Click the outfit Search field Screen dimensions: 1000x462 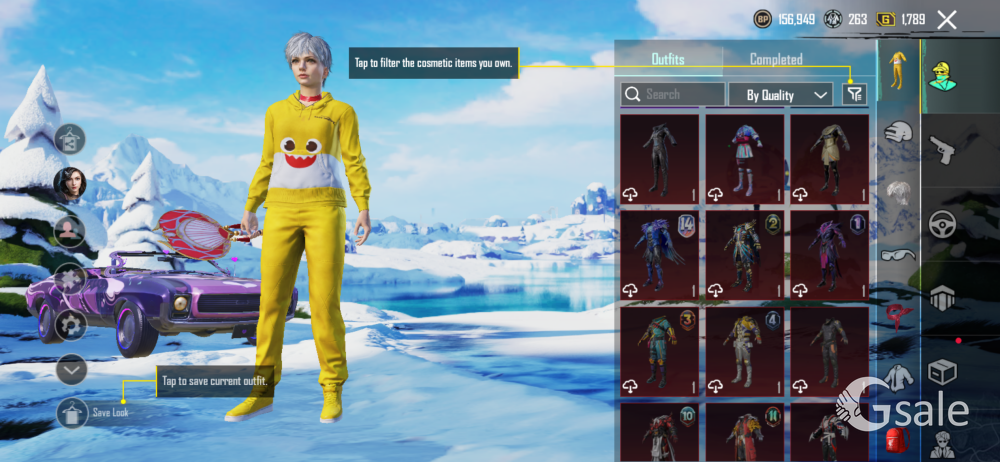point(673,94)
